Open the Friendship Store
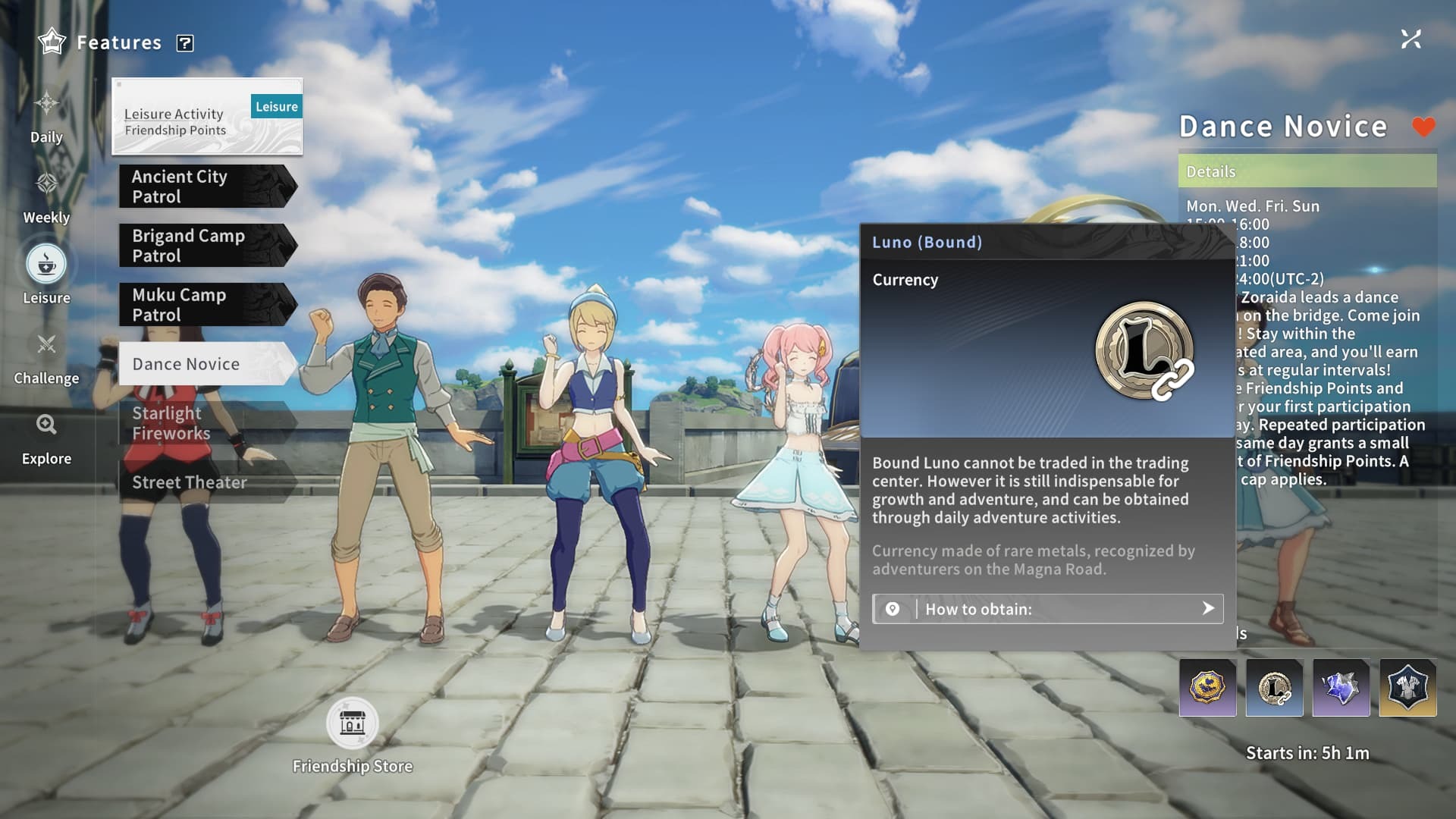This screenshot has height=819, width=1456. [x=352, y=724]
